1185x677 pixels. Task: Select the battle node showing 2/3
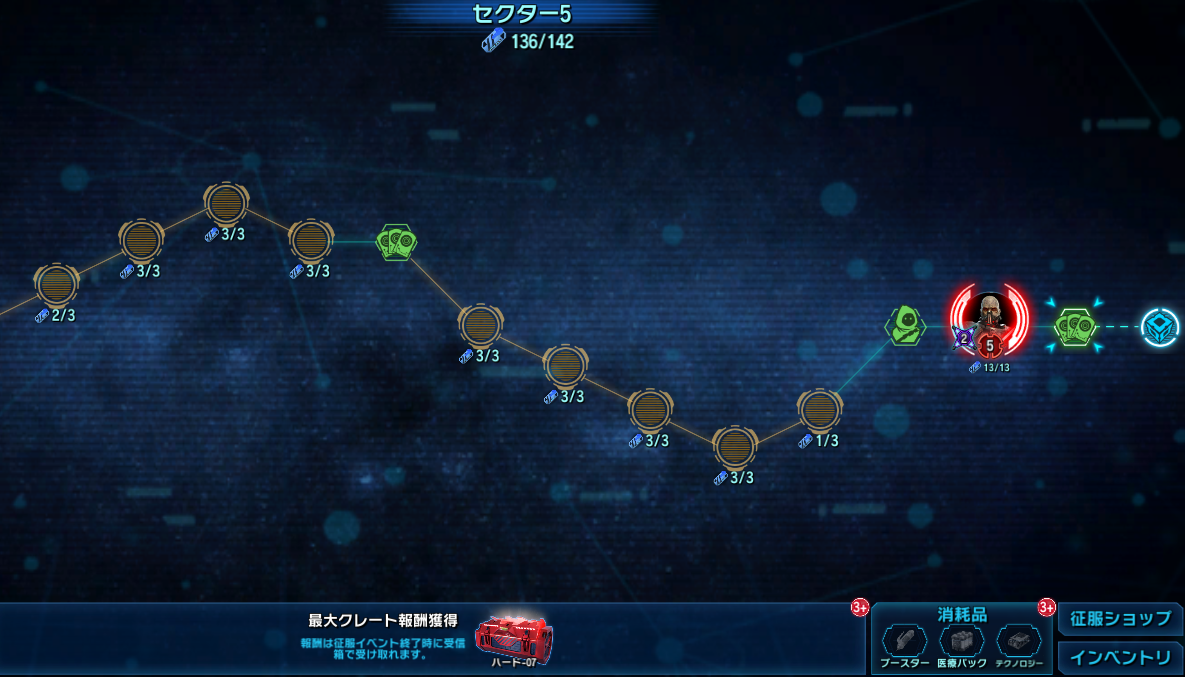(57, 285)
